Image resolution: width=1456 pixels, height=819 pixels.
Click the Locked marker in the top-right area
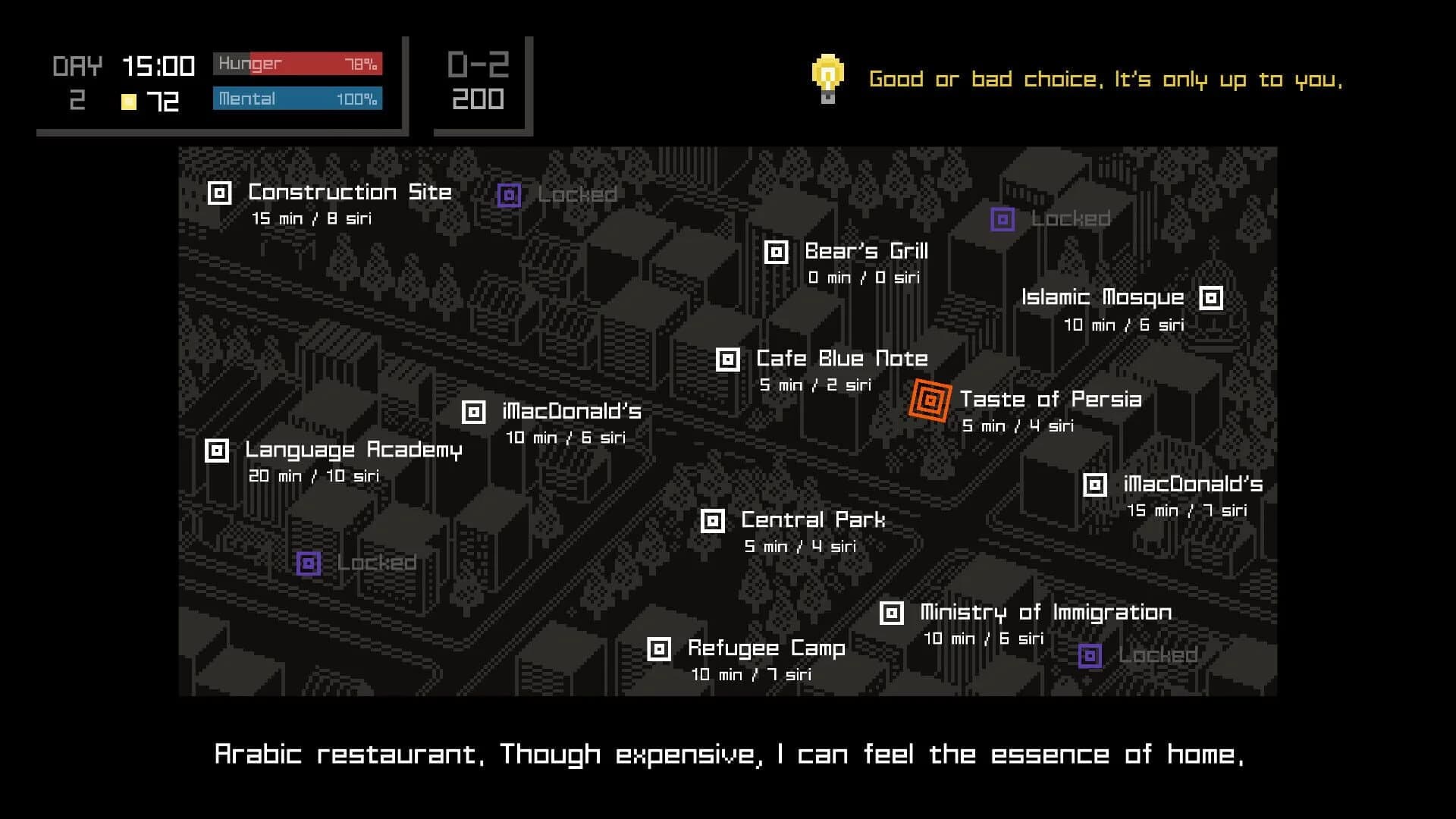[1003, 219]
